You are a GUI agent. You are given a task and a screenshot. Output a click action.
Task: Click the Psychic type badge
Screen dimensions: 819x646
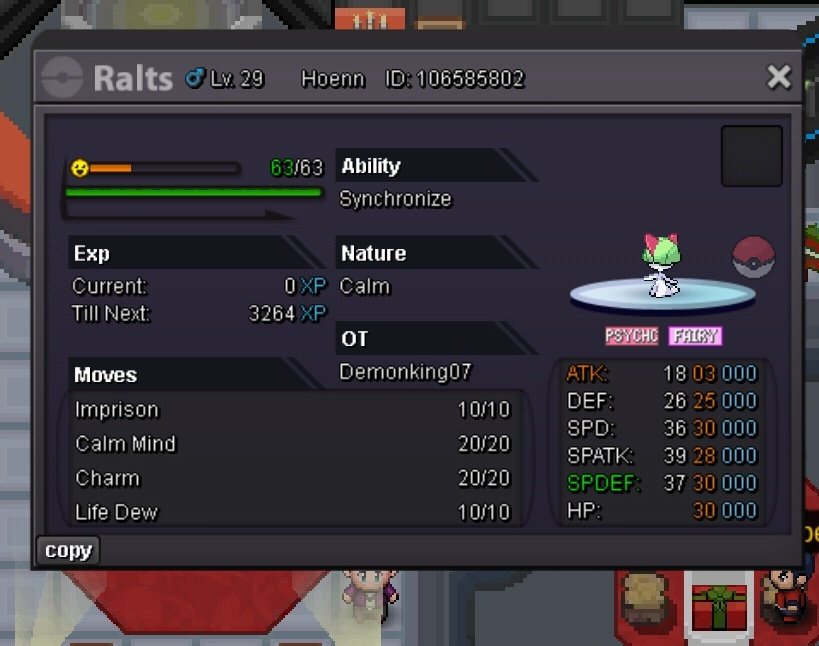632,336
